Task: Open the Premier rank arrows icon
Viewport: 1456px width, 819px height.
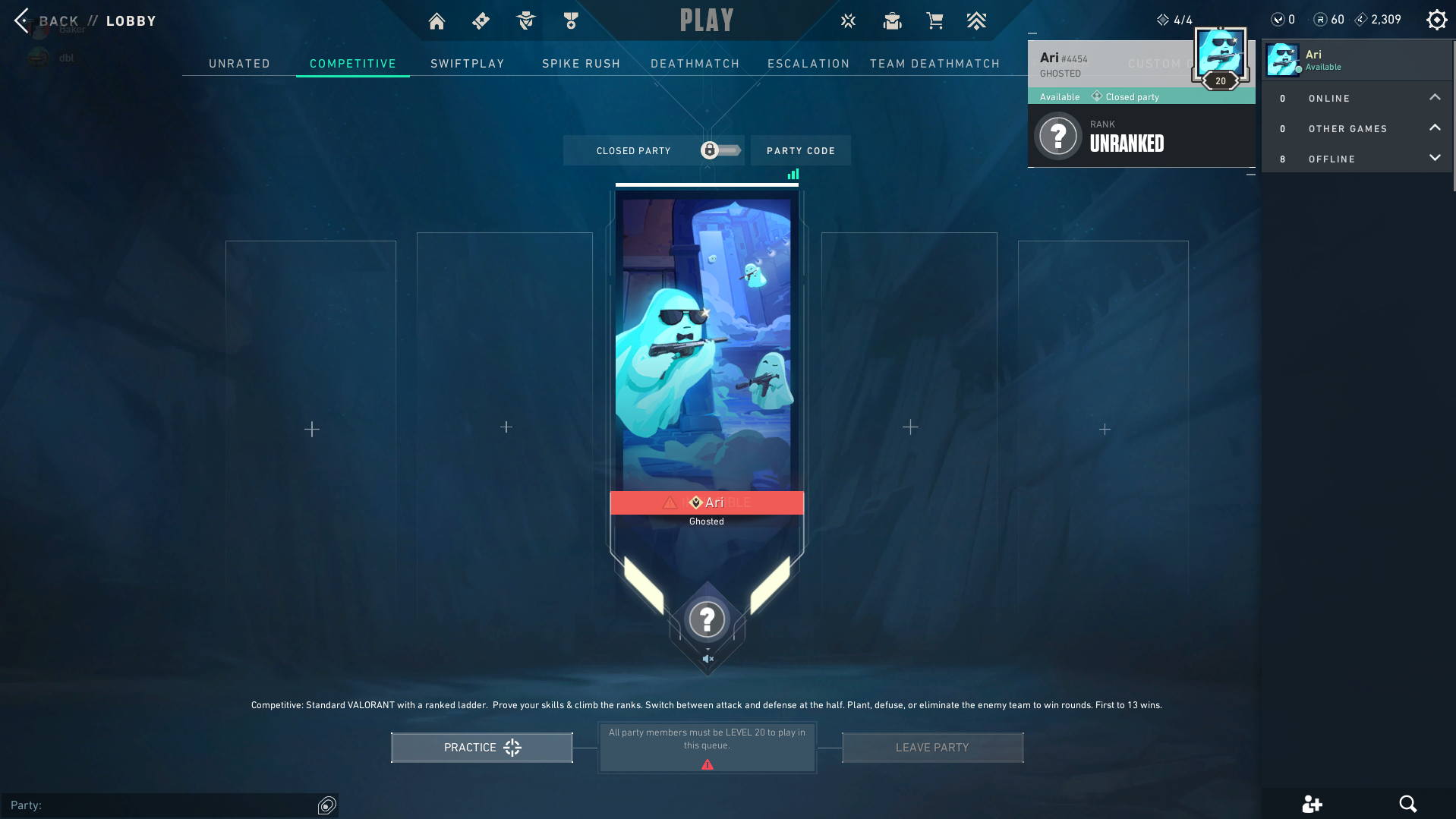Action: click(x=977, y=20)
